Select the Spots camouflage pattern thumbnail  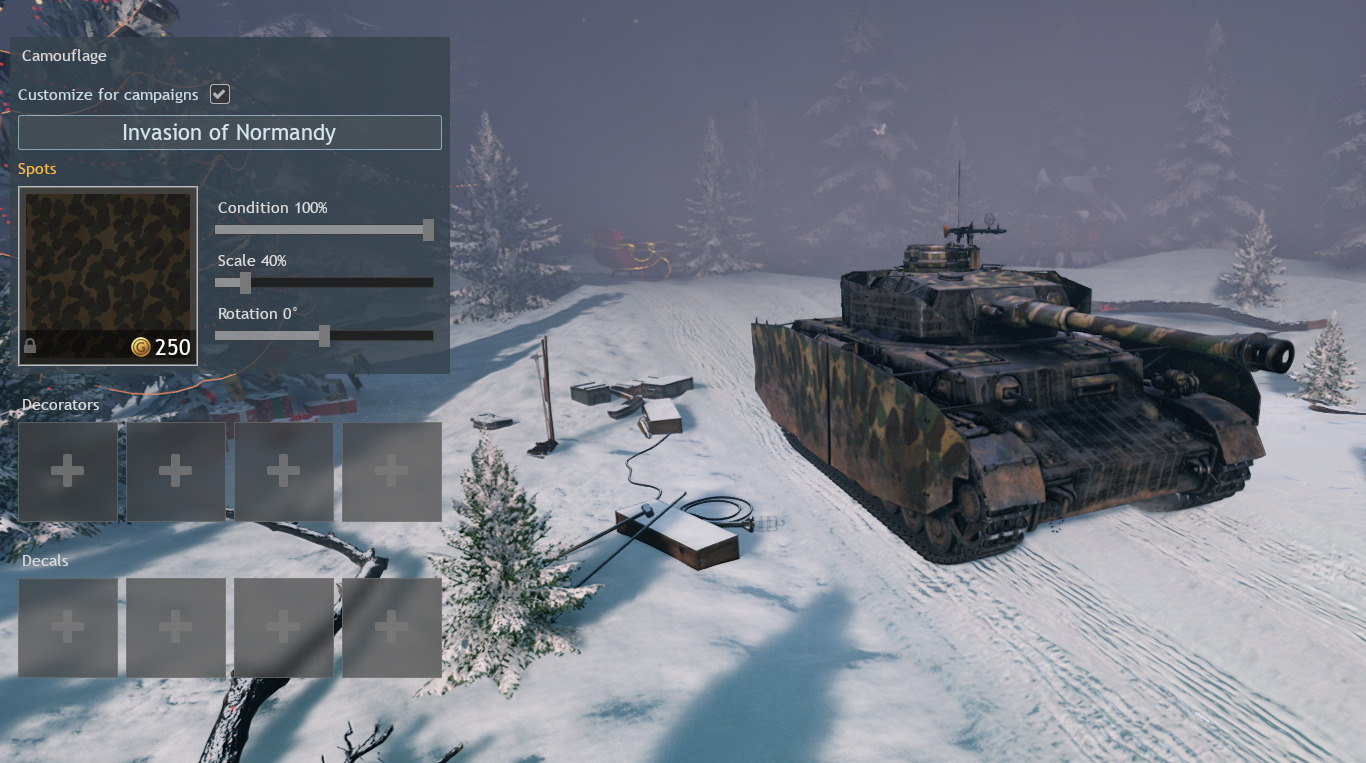(108, 275)
